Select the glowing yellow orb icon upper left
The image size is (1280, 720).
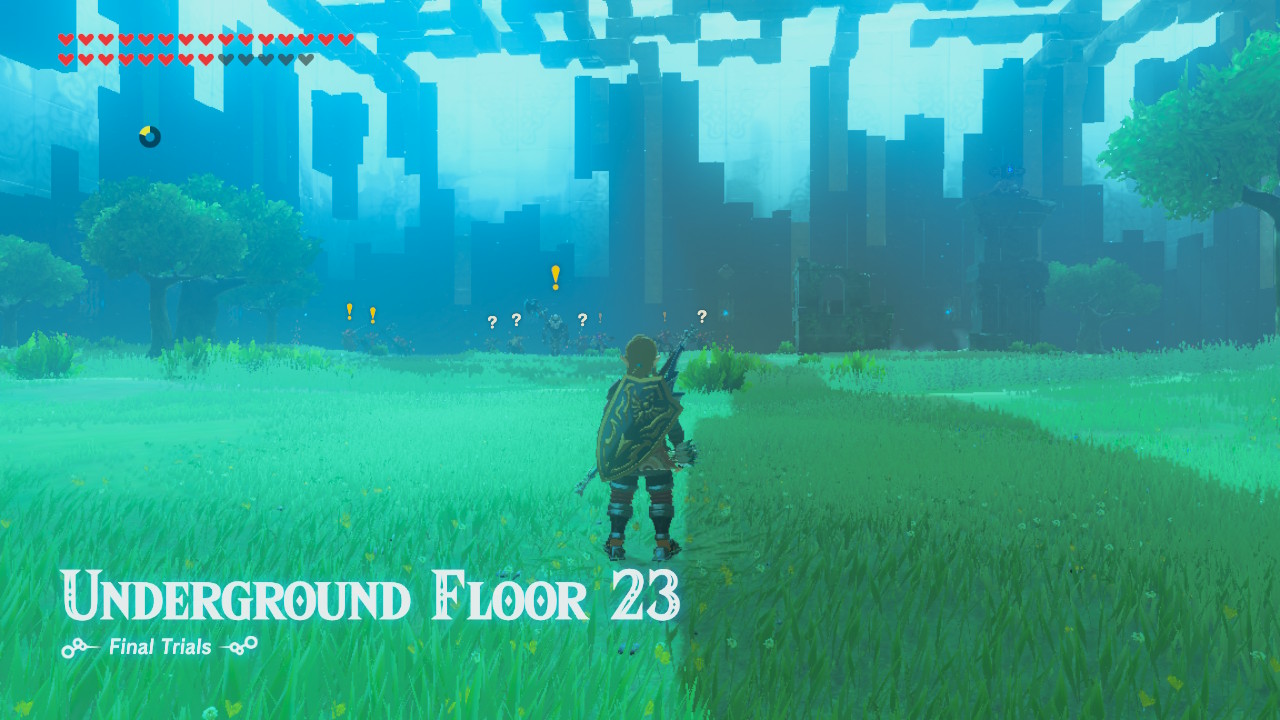148,138
